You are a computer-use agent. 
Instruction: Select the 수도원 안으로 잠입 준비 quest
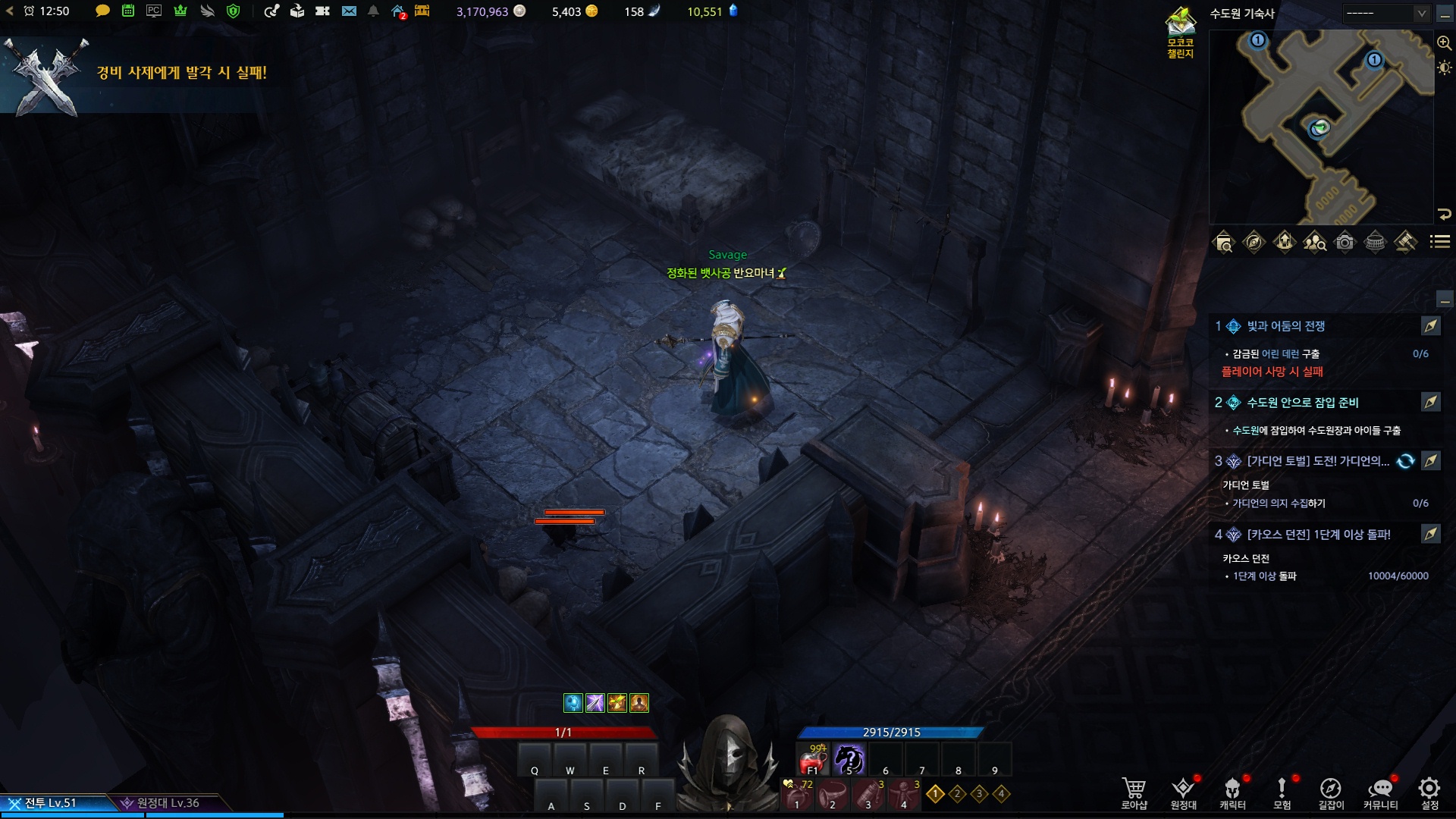[x=1303, y=403]
